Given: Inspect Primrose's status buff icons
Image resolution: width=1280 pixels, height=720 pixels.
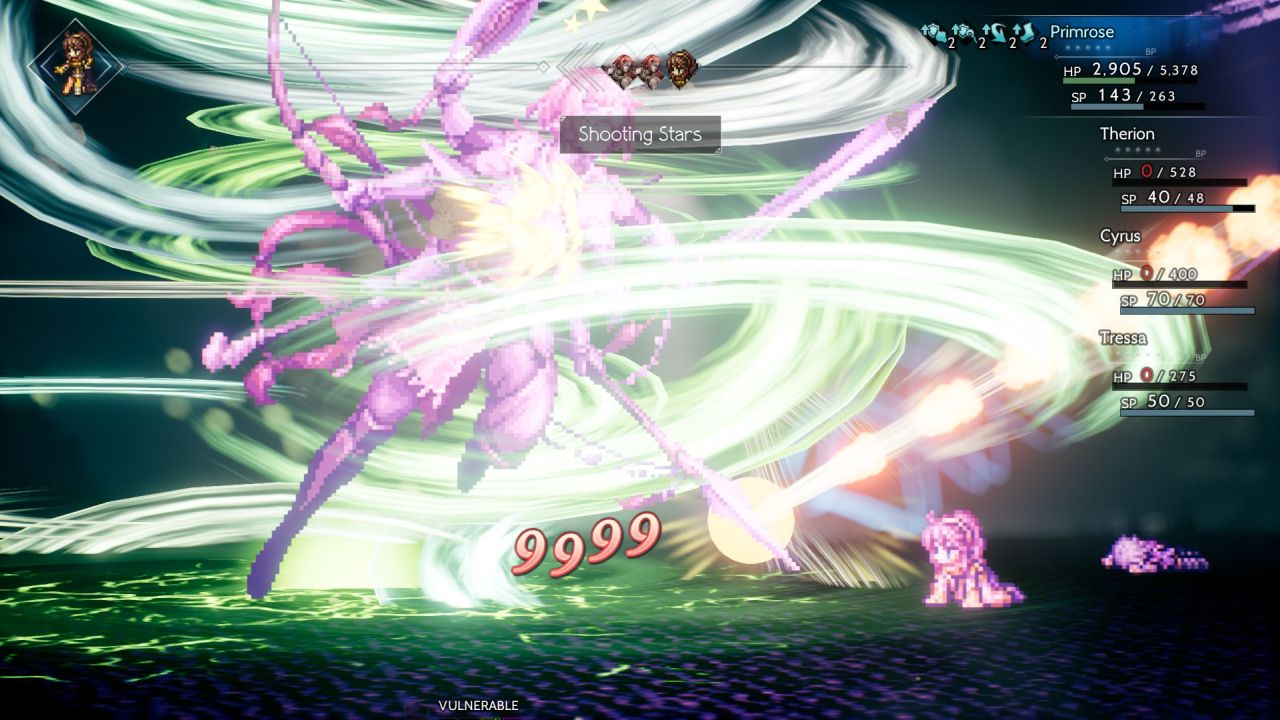Looking at the screenshot, I should pyautogui.click(x=983, y=36).
